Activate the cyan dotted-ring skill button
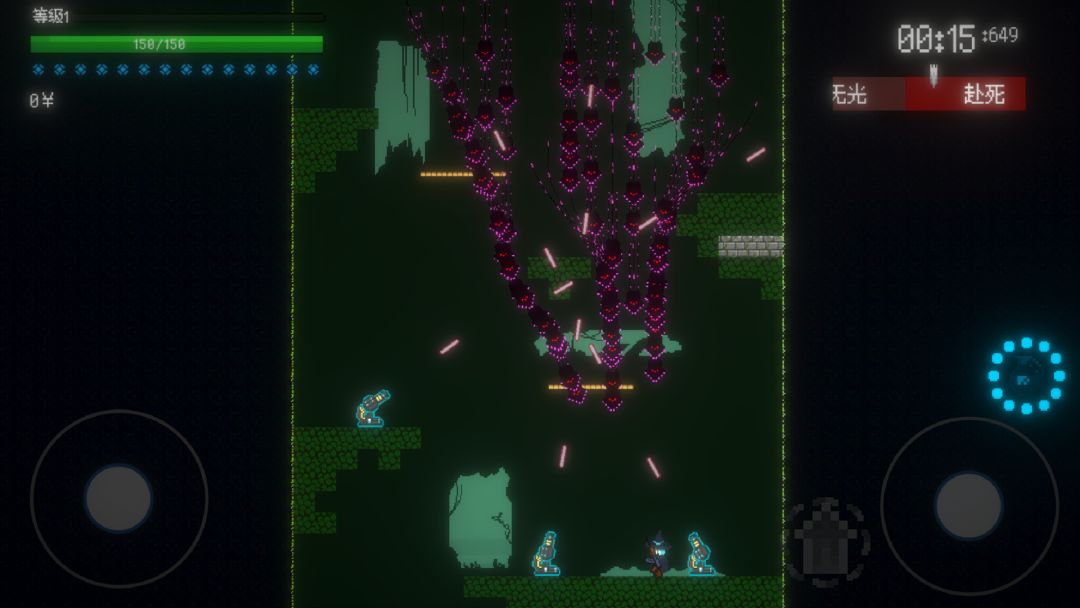 tap(1026, 376)
